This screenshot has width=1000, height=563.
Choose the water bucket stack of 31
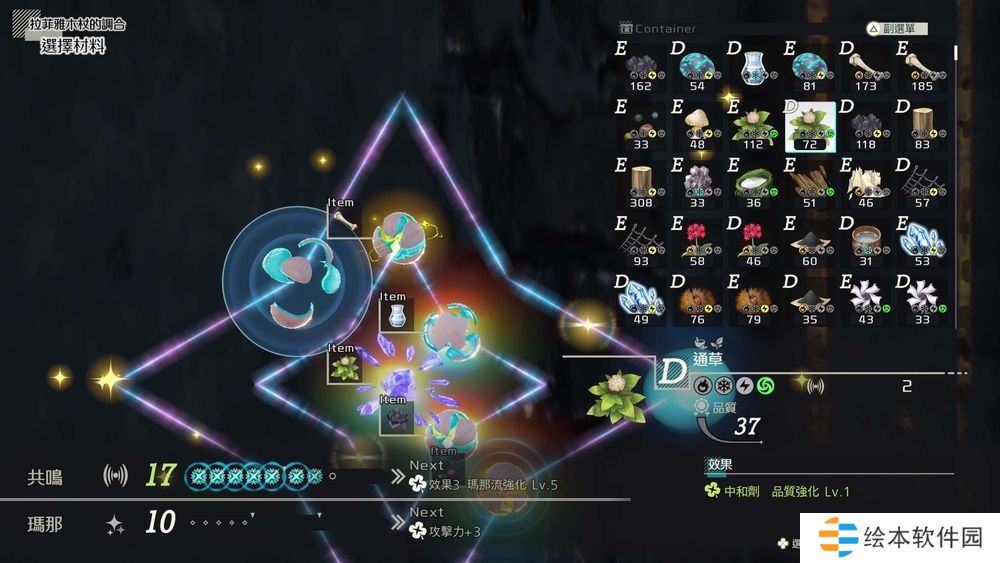(866, 241)
